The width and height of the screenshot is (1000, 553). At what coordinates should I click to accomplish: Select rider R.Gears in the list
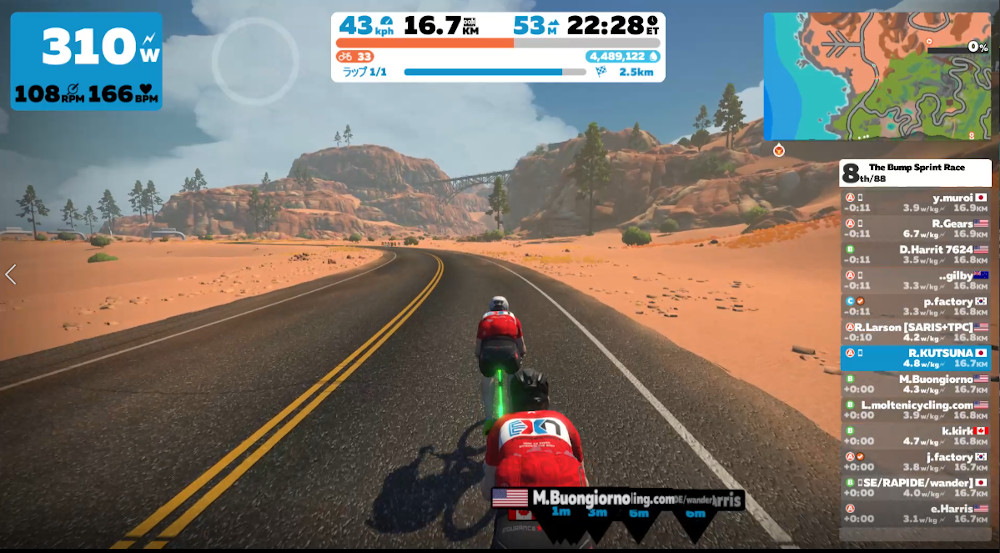click(915, 229)
